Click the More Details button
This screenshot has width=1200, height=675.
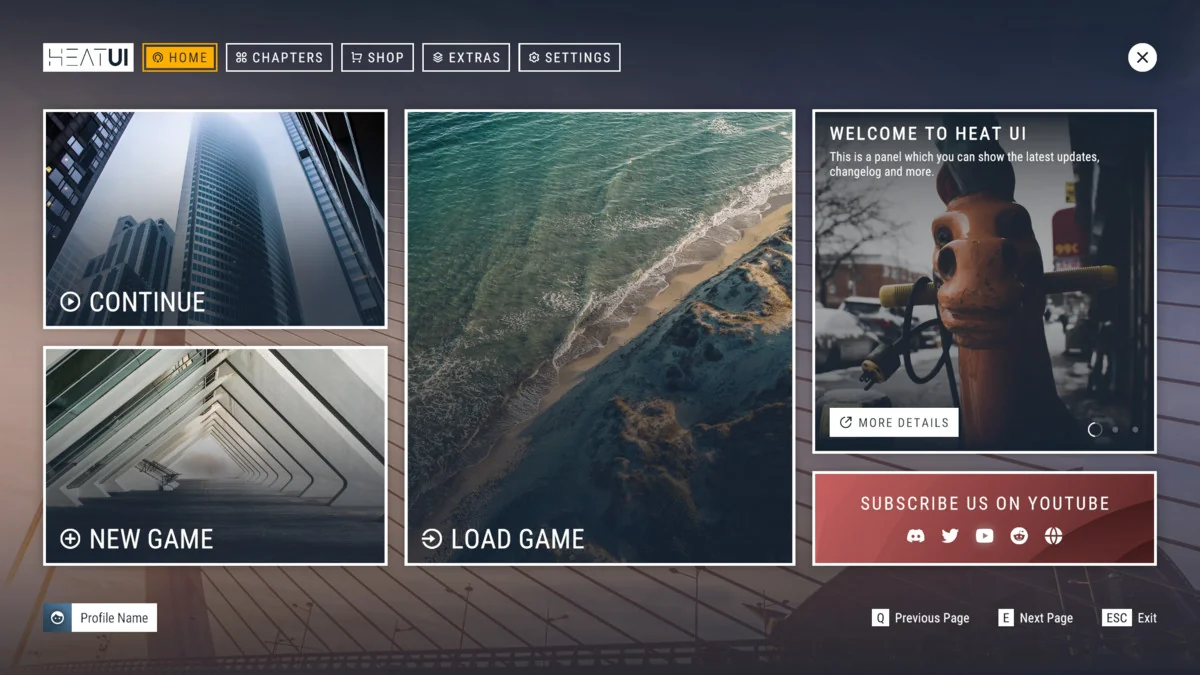pyautogui.click(x=894, y=422)
